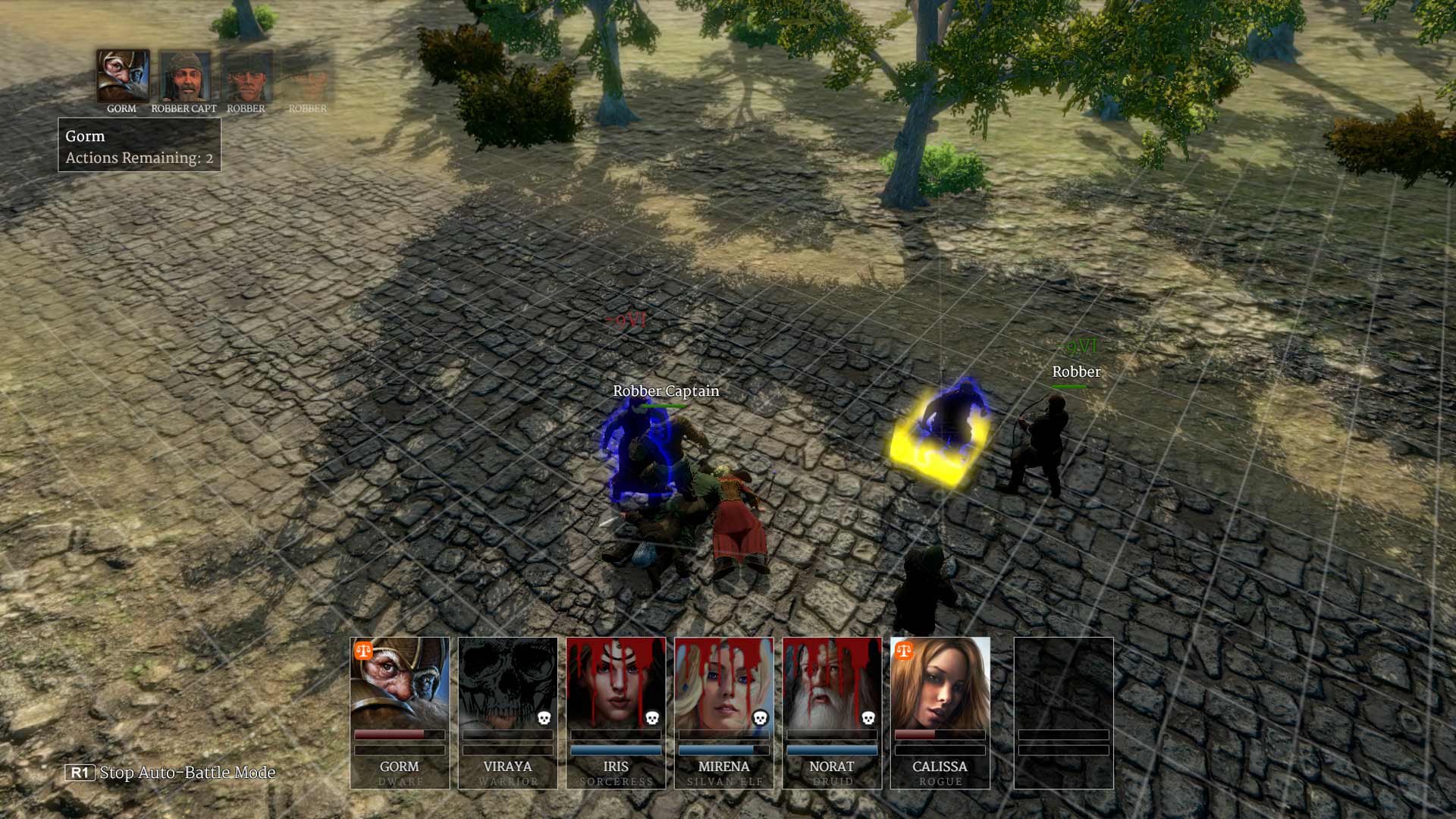Click the orange scales icon on Calissa's card
This screenshot has height=819, width=1456.
[905, 650]
